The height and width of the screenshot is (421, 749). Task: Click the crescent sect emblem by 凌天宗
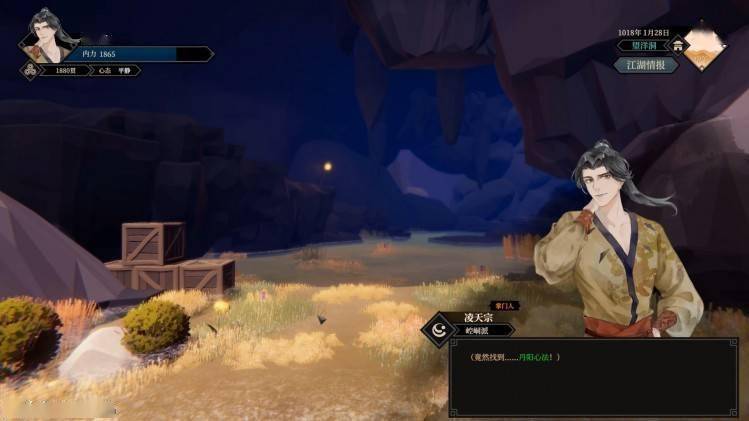439,328
